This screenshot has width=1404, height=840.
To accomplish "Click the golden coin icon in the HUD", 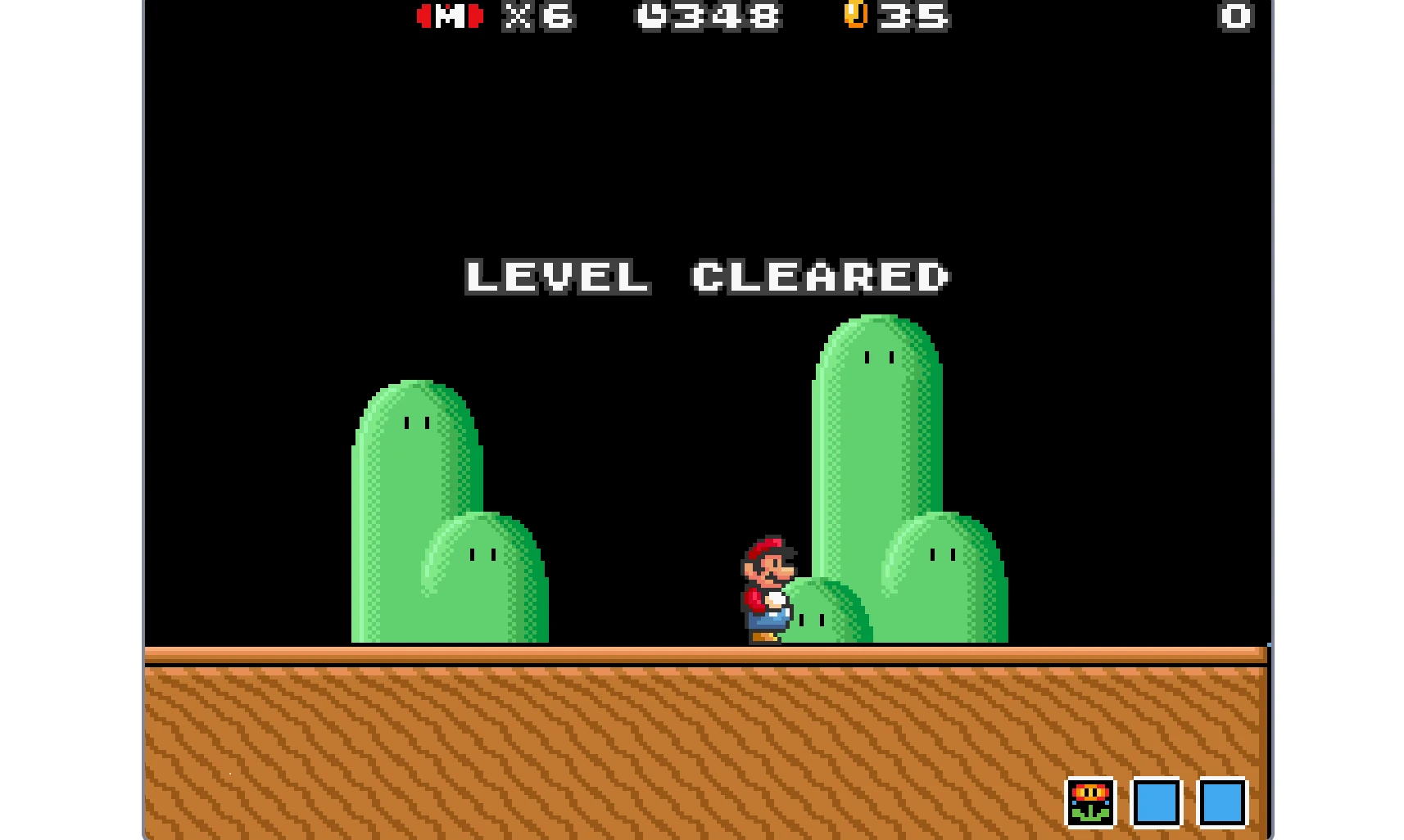I will 857,15.
